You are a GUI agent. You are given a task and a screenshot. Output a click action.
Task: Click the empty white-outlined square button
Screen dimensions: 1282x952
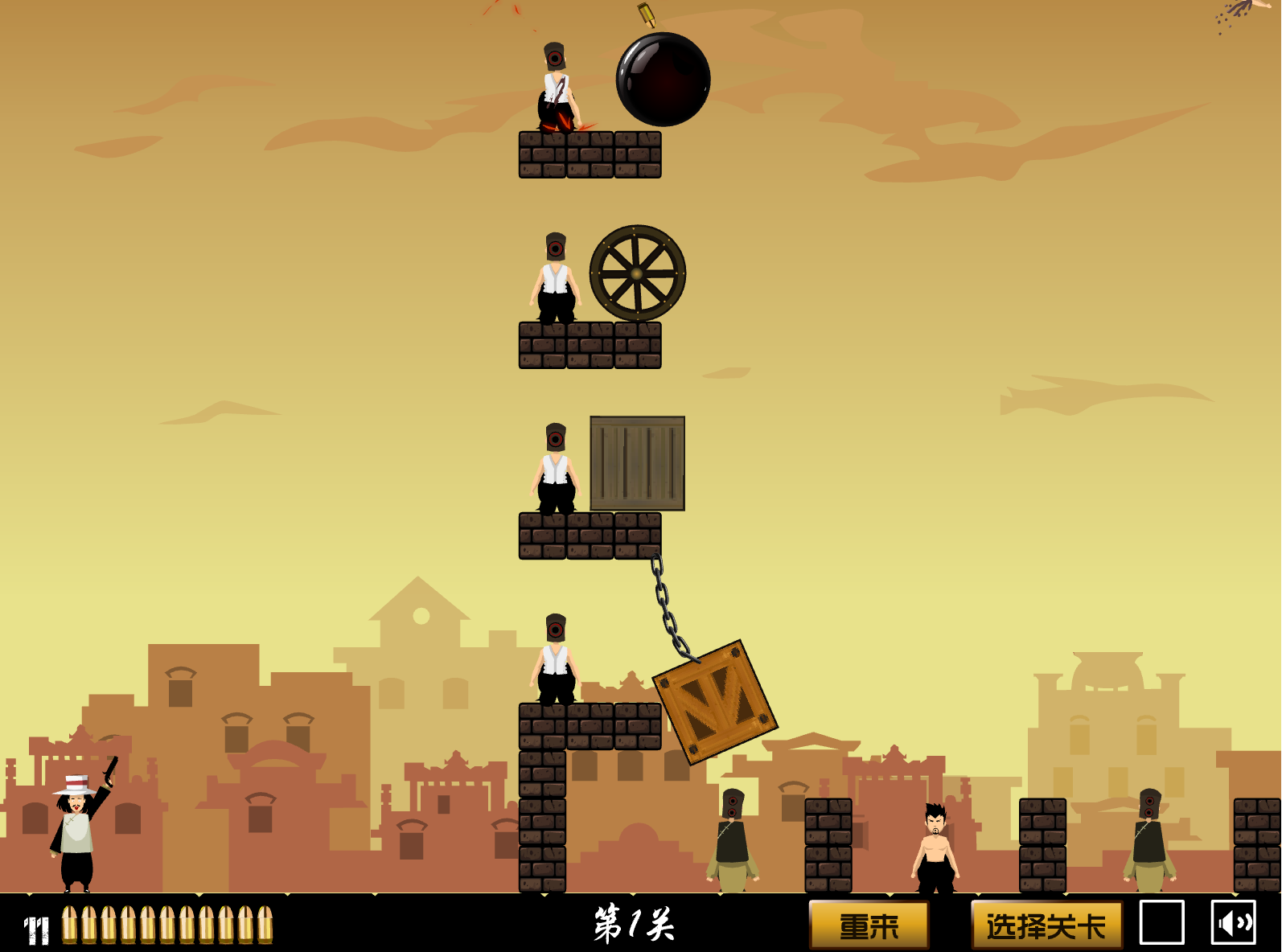coord(1161,922)
